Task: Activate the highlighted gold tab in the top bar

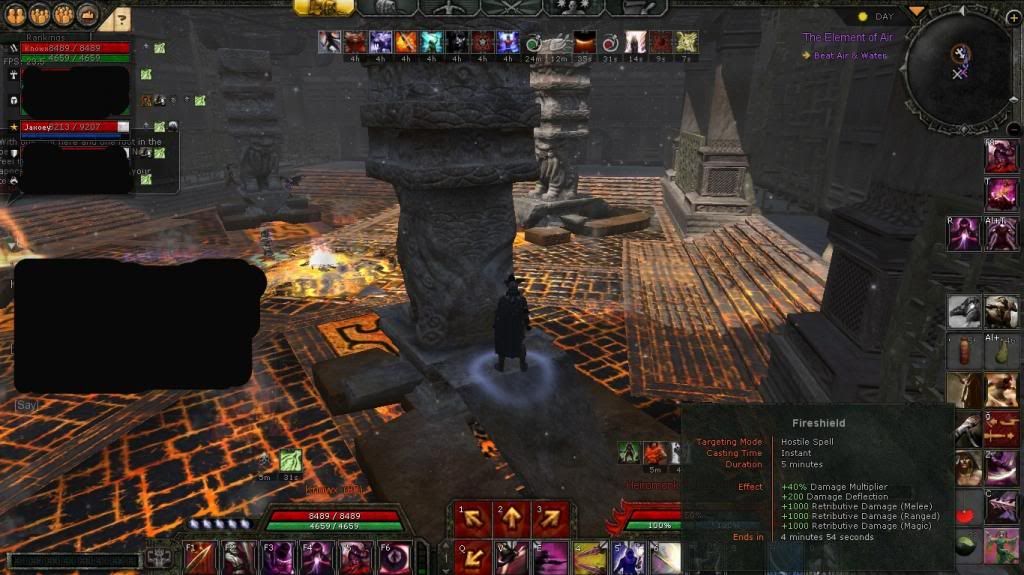Action: (323, 7)
